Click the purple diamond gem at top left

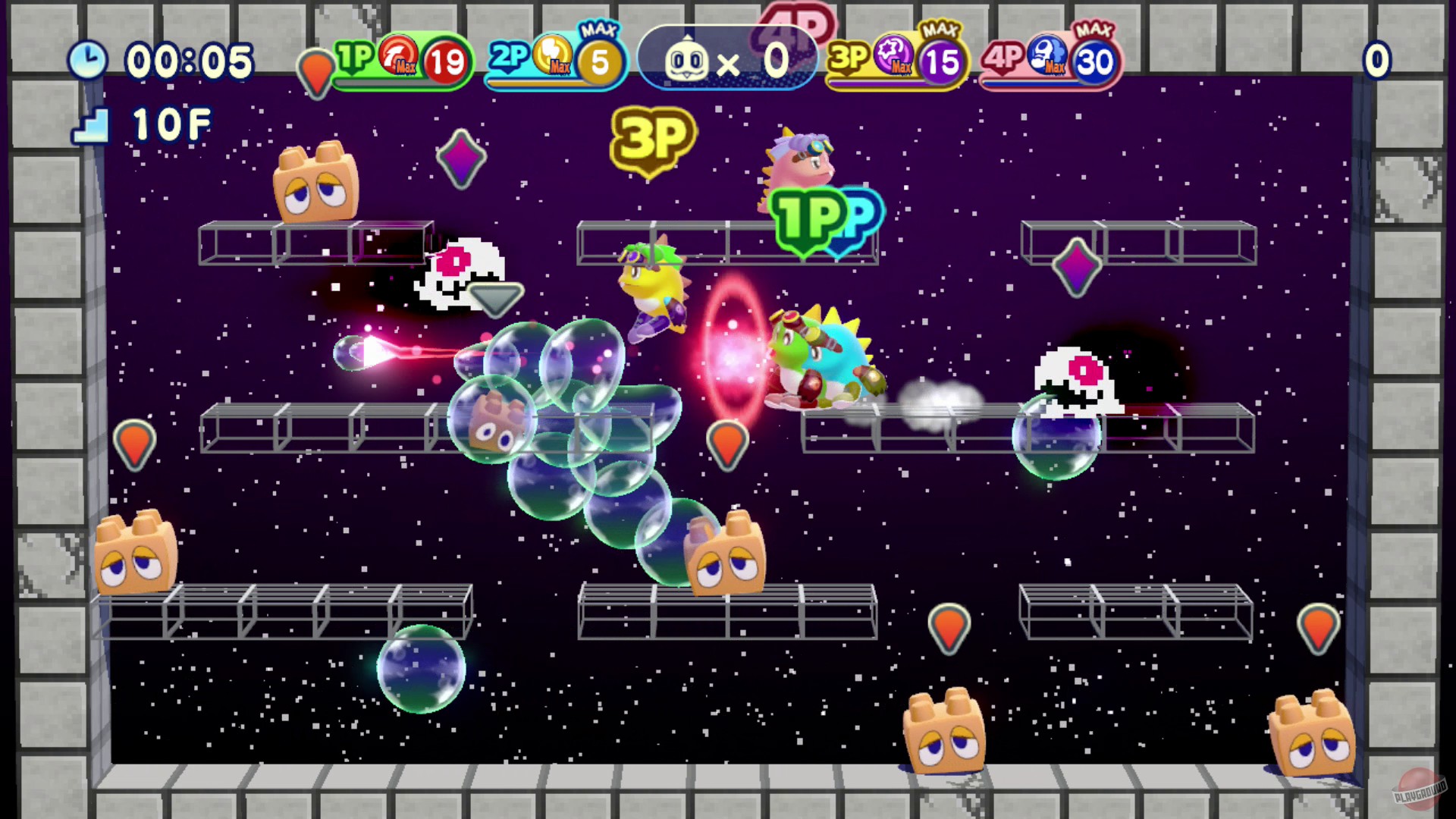pos(462,158)
